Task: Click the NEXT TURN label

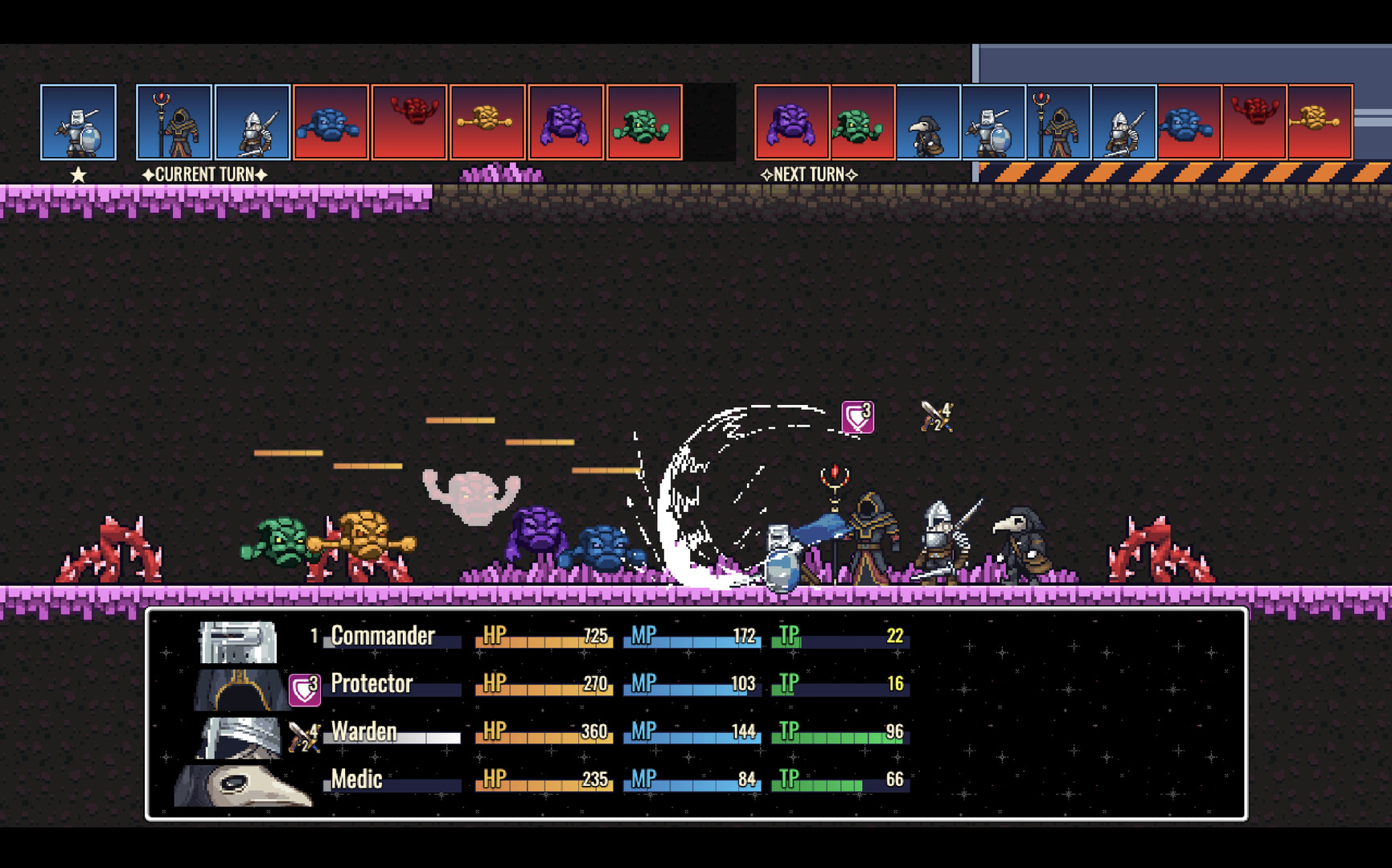Action: [x=809, y=174]
